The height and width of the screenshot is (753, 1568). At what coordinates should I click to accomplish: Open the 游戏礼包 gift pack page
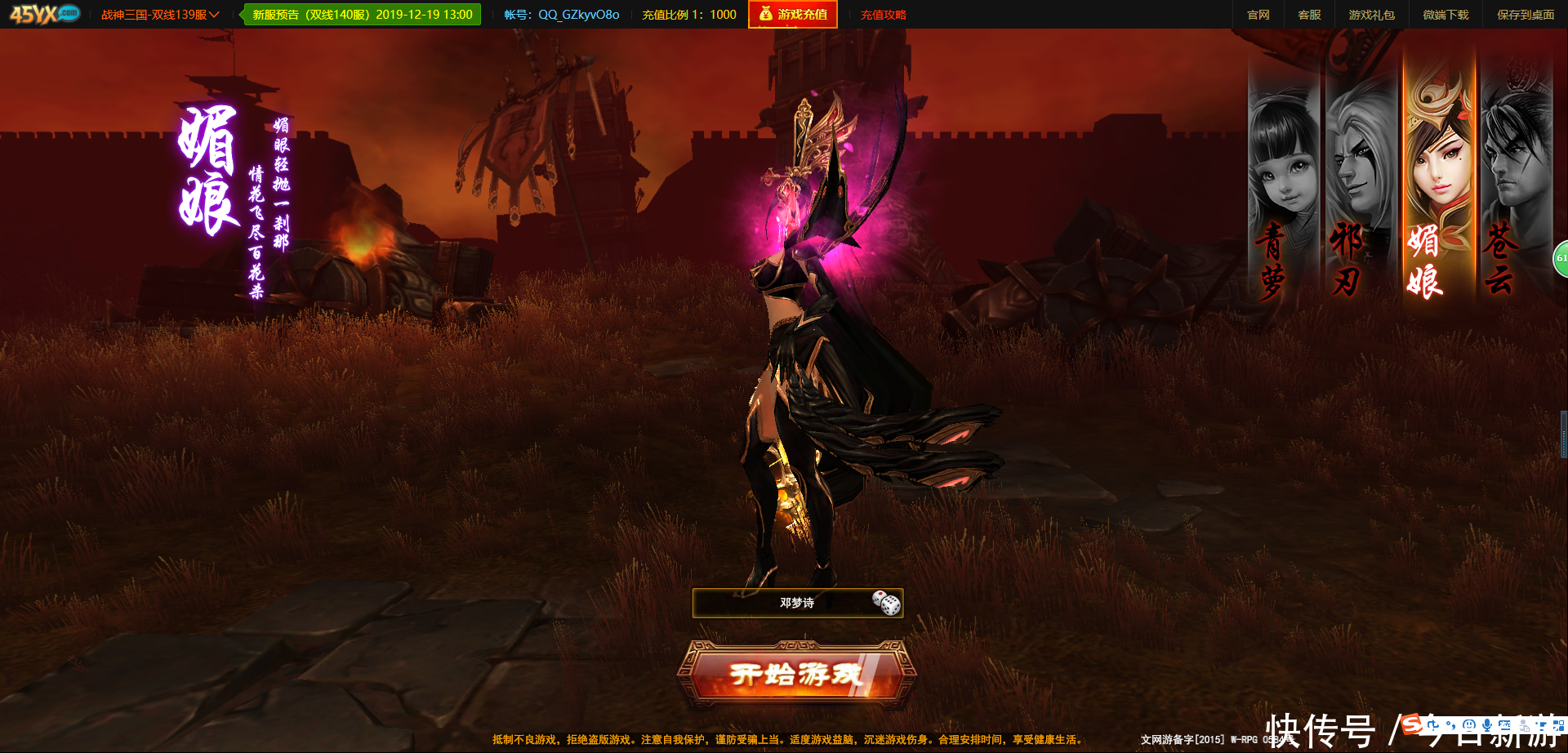(x=1372, y=15)
